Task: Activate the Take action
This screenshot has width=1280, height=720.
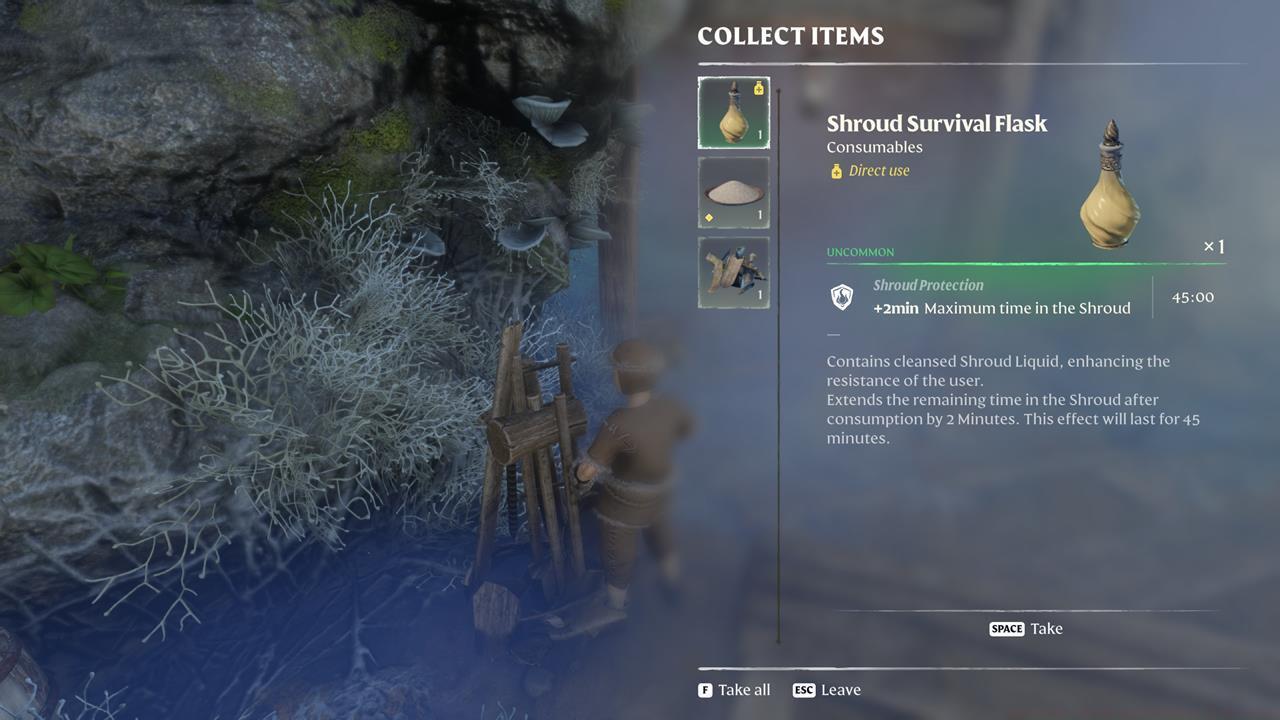Action: pyautogui.click(x=1048, y=629)
